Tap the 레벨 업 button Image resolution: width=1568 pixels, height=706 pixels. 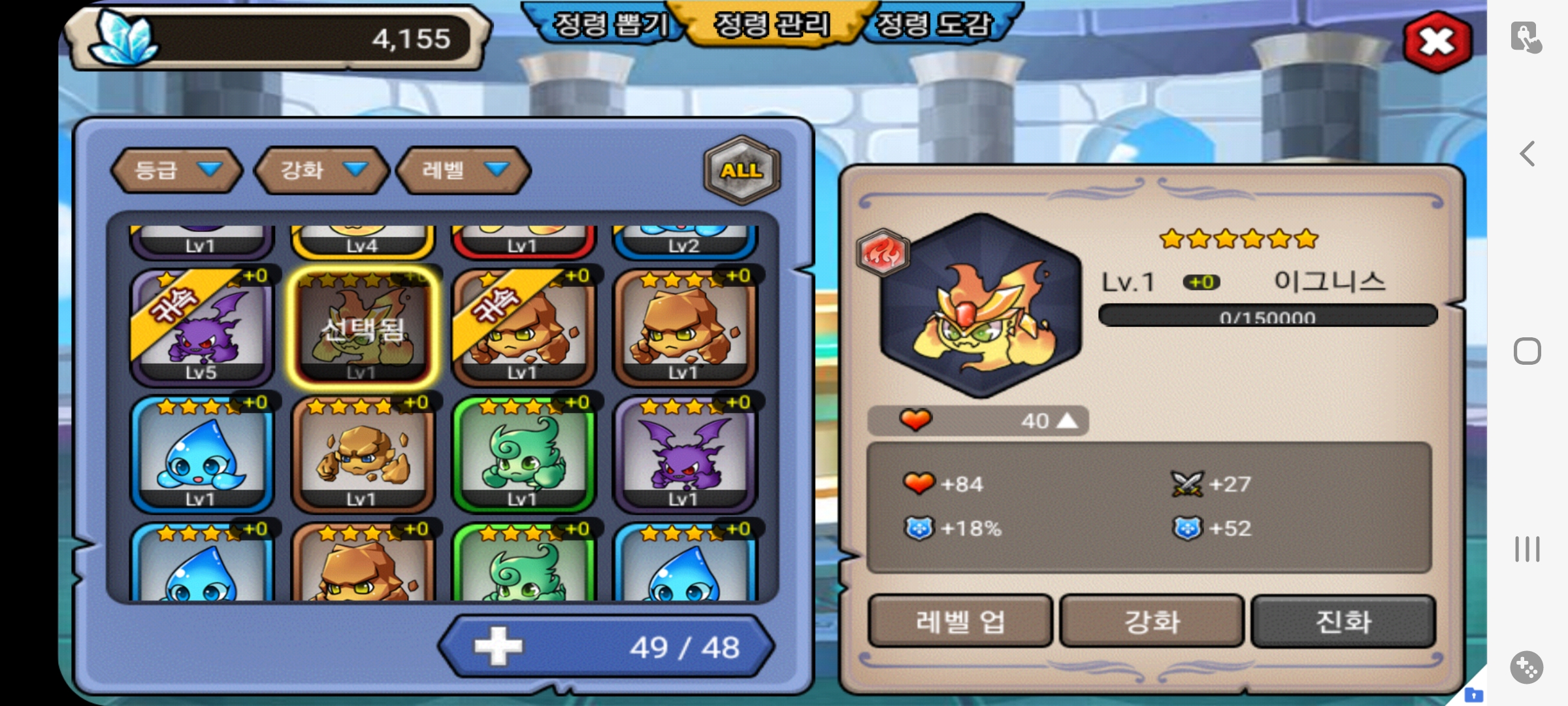960,621
